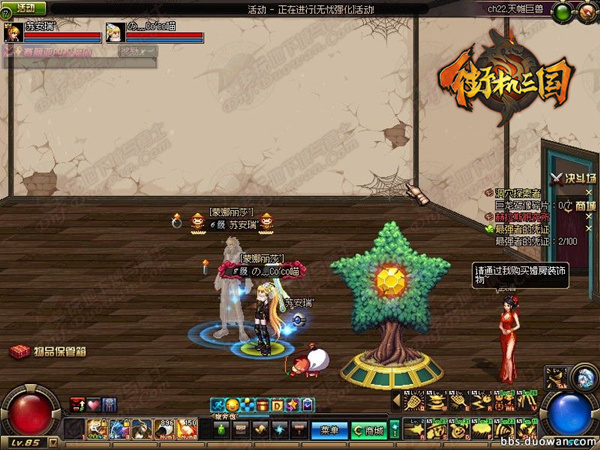The image size is (600, 450).
Task: Open the 物品保管箱 storage box
Action: [48, 352]
